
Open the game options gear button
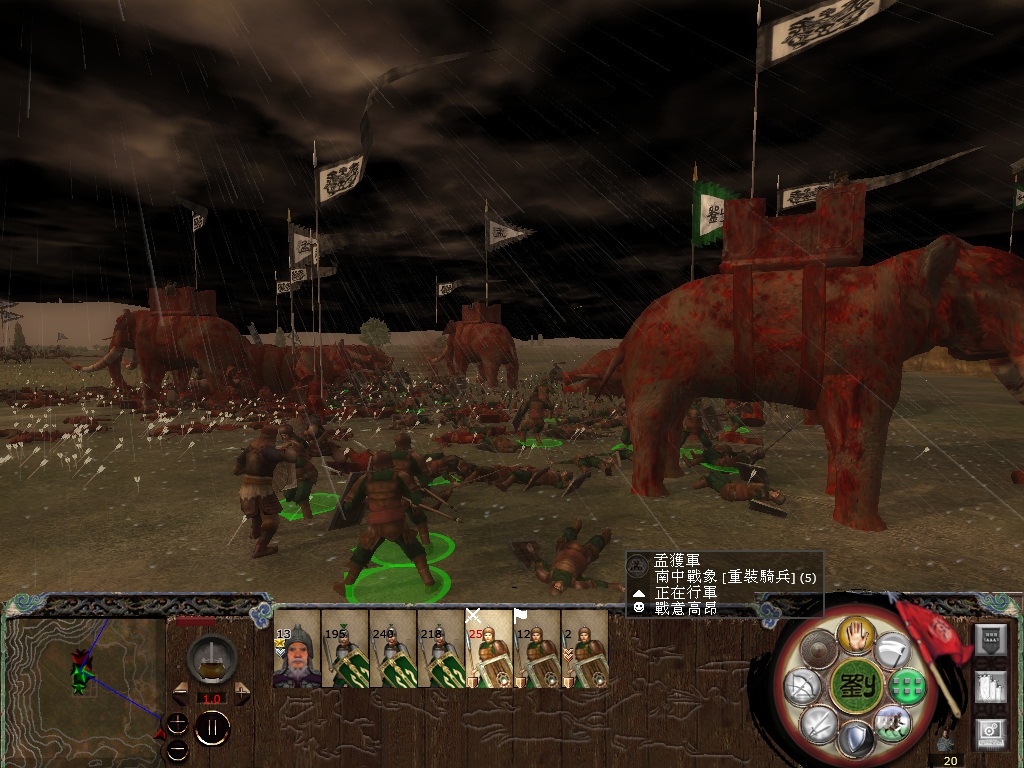990,733
